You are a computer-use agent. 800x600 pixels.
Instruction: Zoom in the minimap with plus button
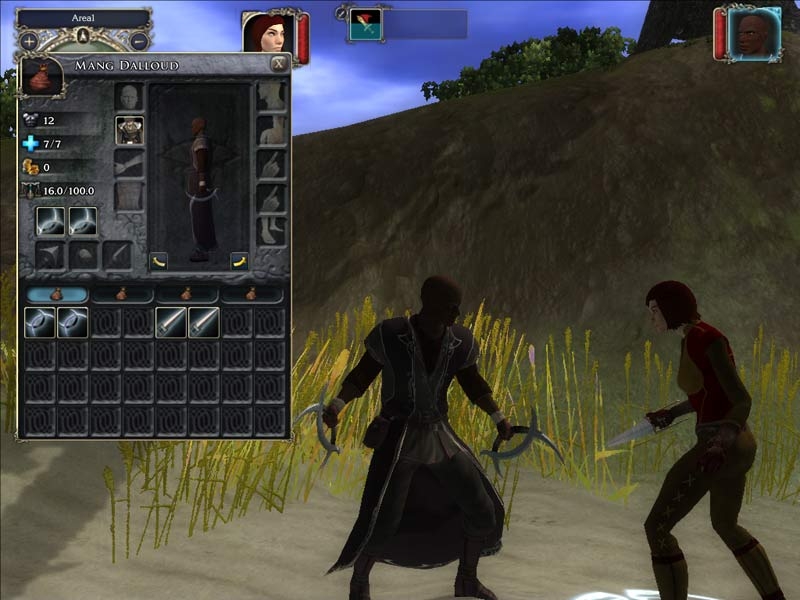(x=30, y=41)
